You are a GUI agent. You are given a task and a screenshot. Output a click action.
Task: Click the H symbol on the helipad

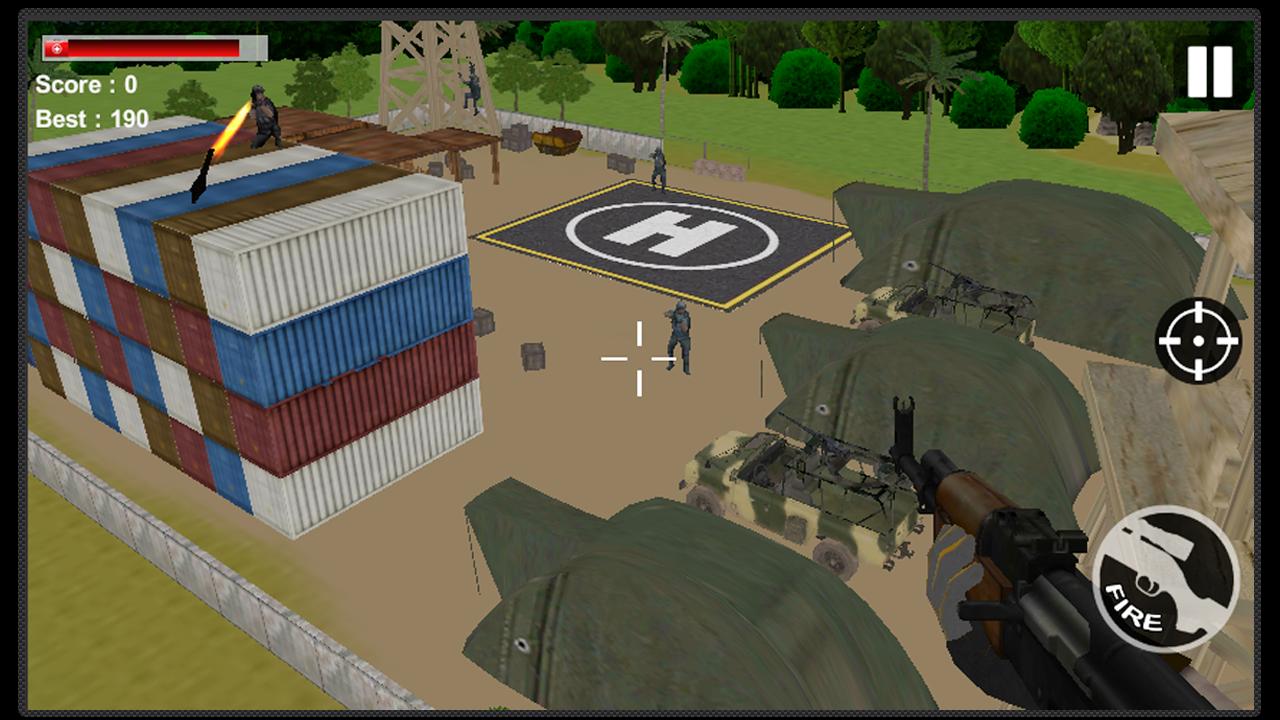click(x=672, y=237)
